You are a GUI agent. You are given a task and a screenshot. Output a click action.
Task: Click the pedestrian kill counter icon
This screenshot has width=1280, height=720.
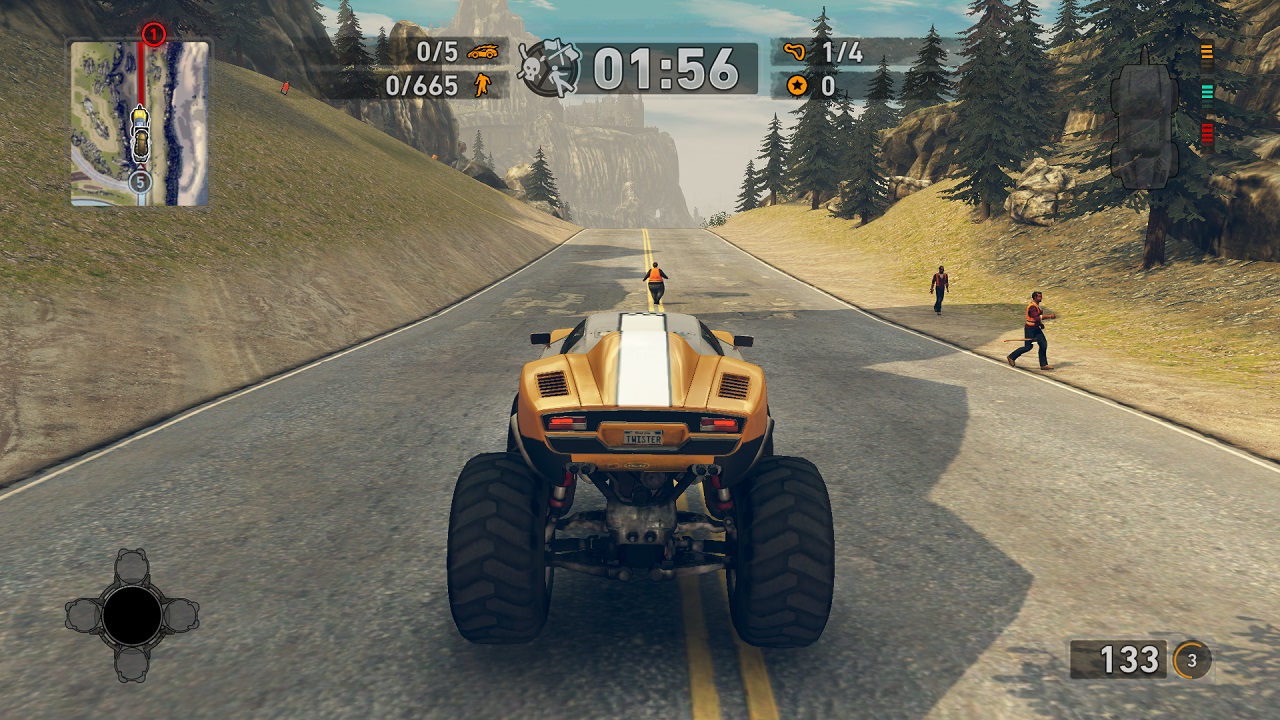tap(482, 85)
